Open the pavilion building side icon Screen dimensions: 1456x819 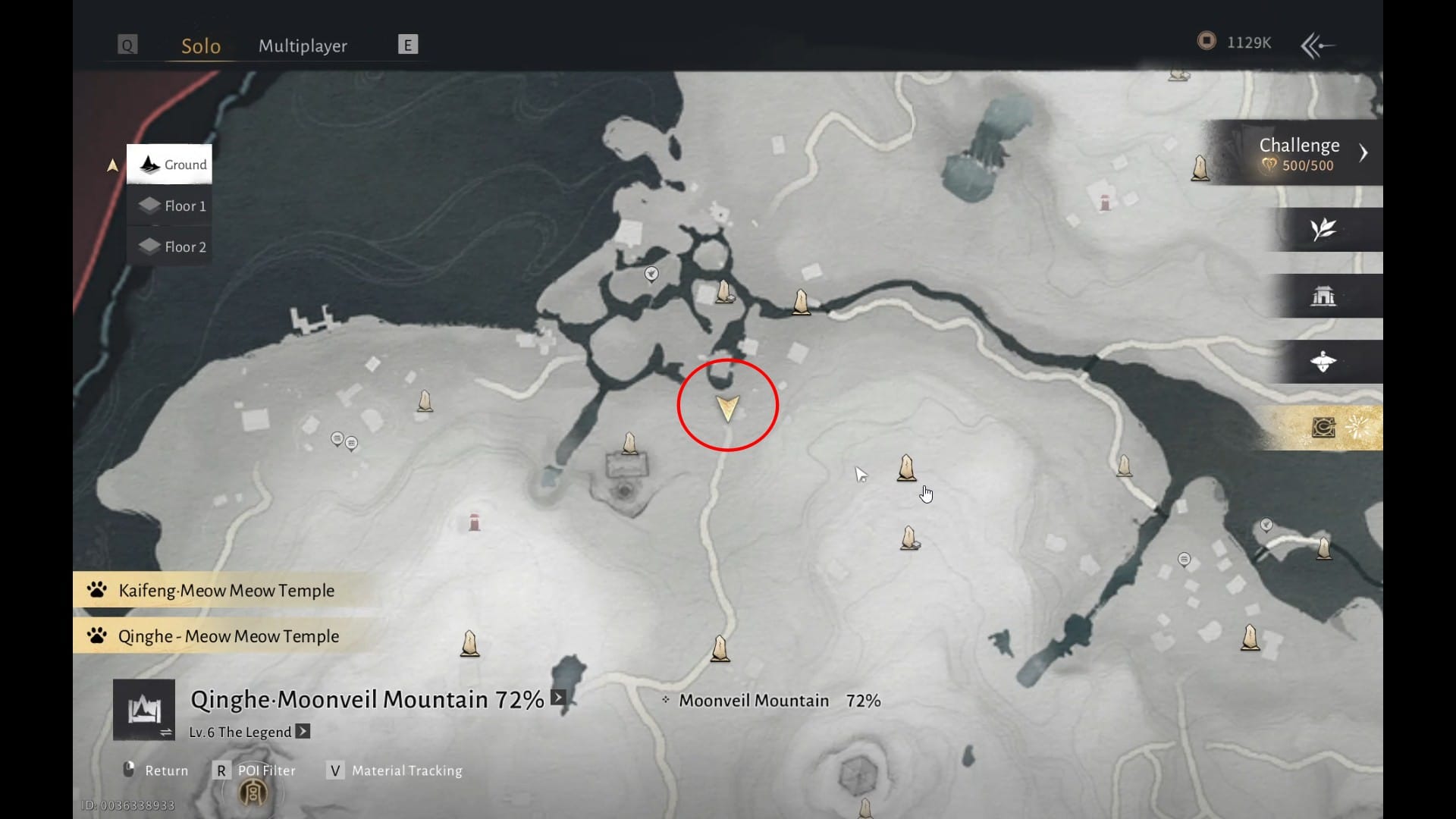1323,296
